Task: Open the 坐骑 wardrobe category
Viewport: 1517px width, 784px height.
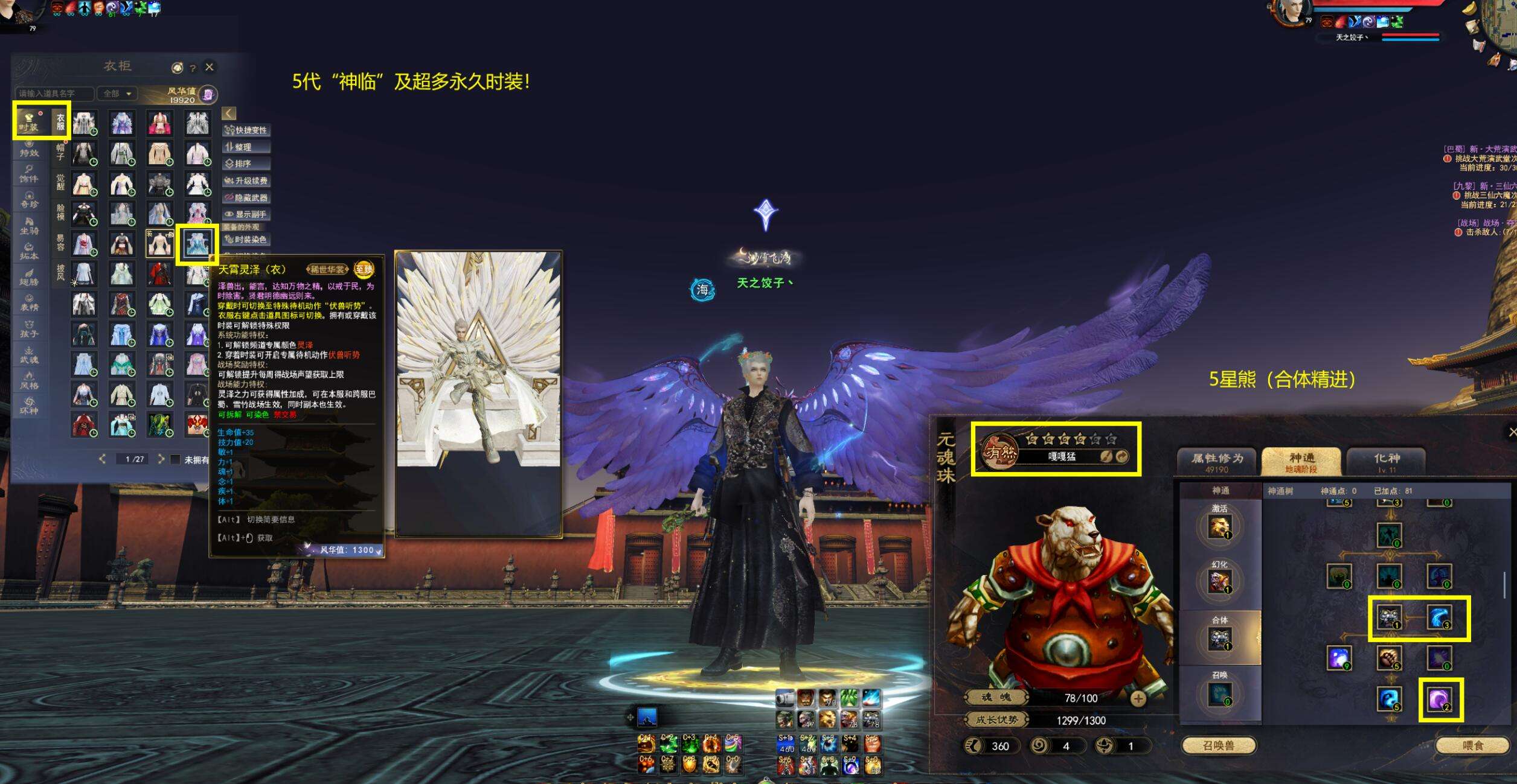Action: click(x=29, y=225)
